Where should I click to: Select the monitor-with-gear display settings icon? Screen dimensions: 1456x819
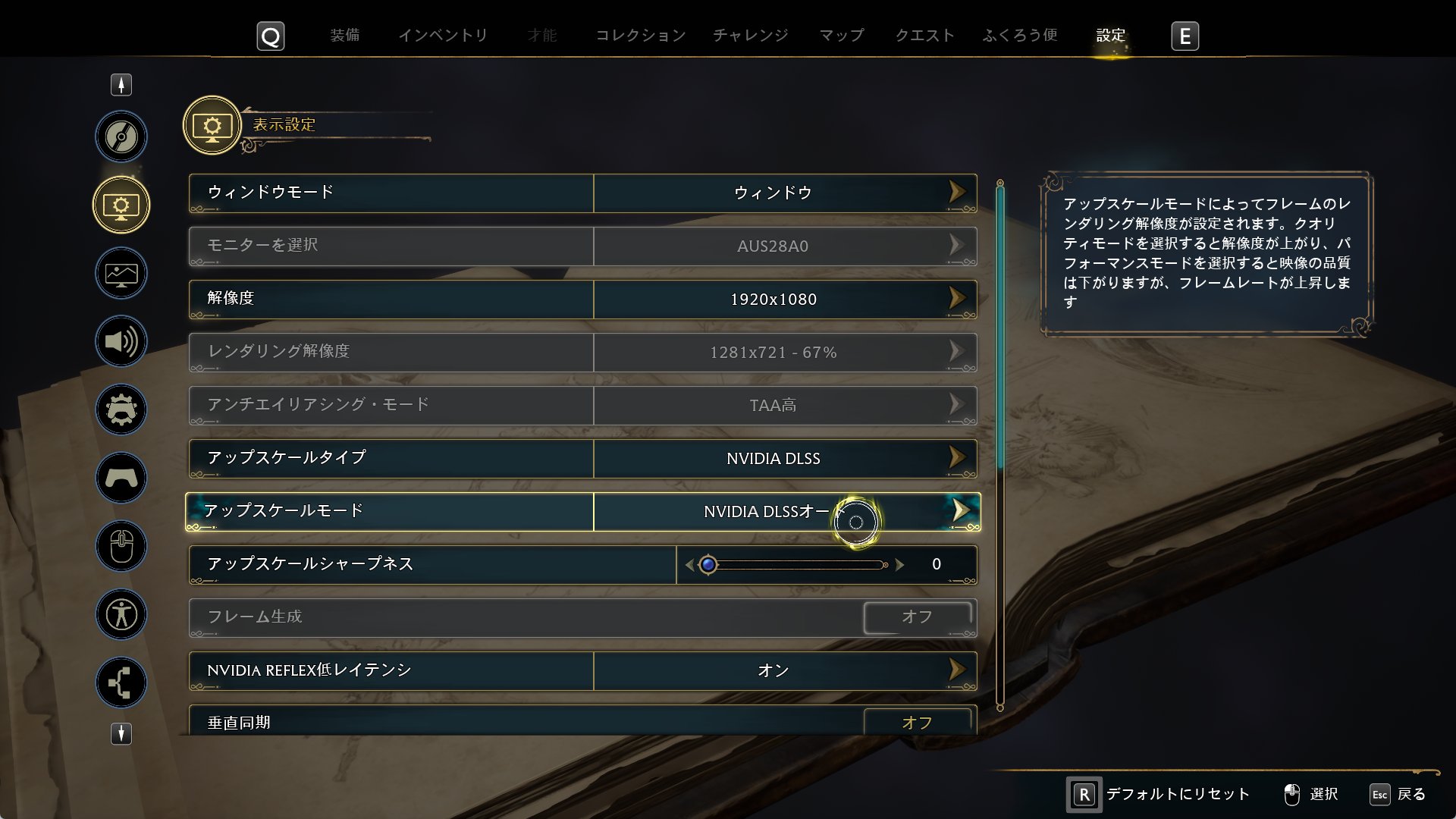(x=121, y=205)
